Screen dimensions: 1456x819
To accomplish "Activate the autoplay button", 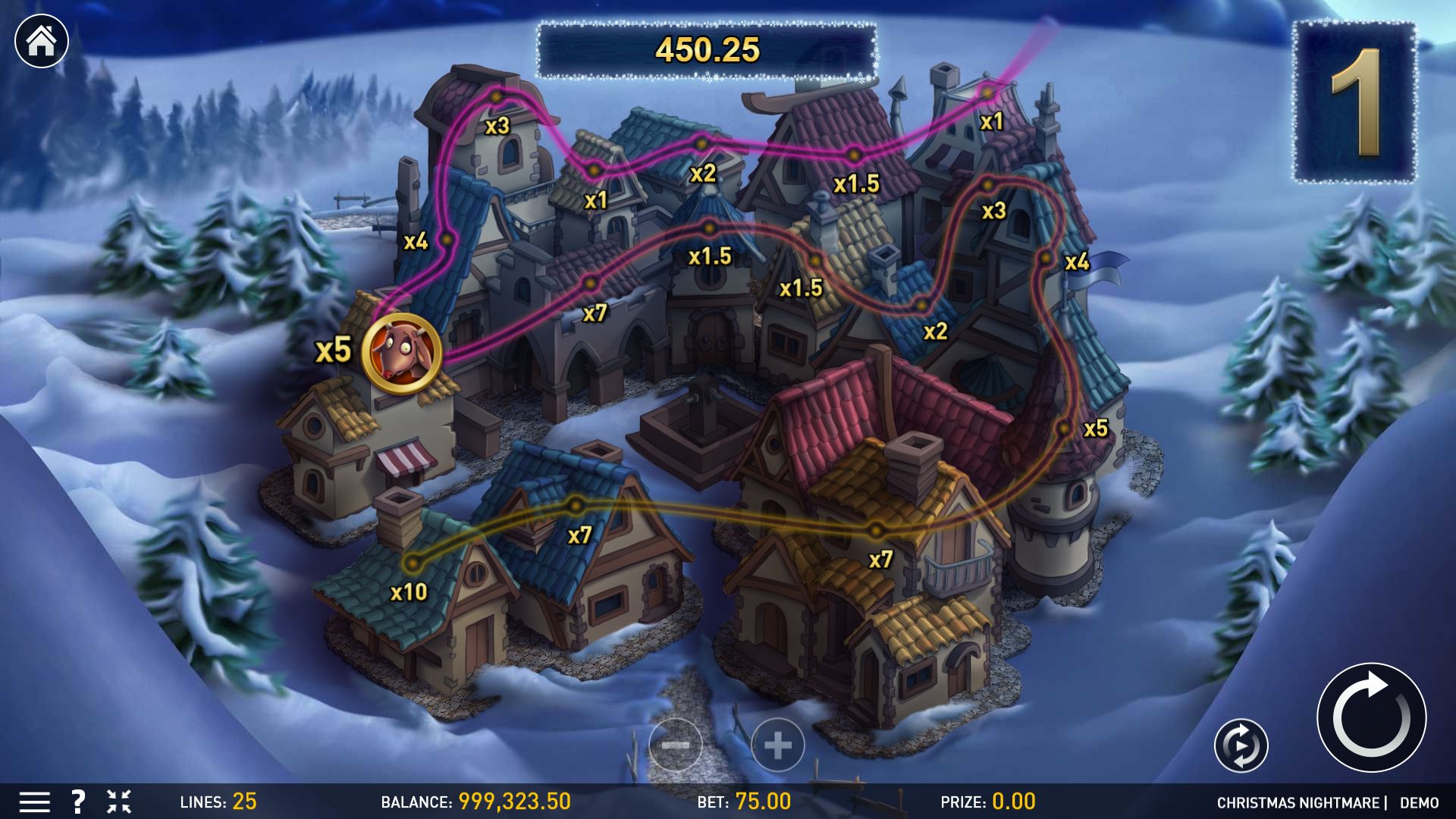I will click(1241, 745).
